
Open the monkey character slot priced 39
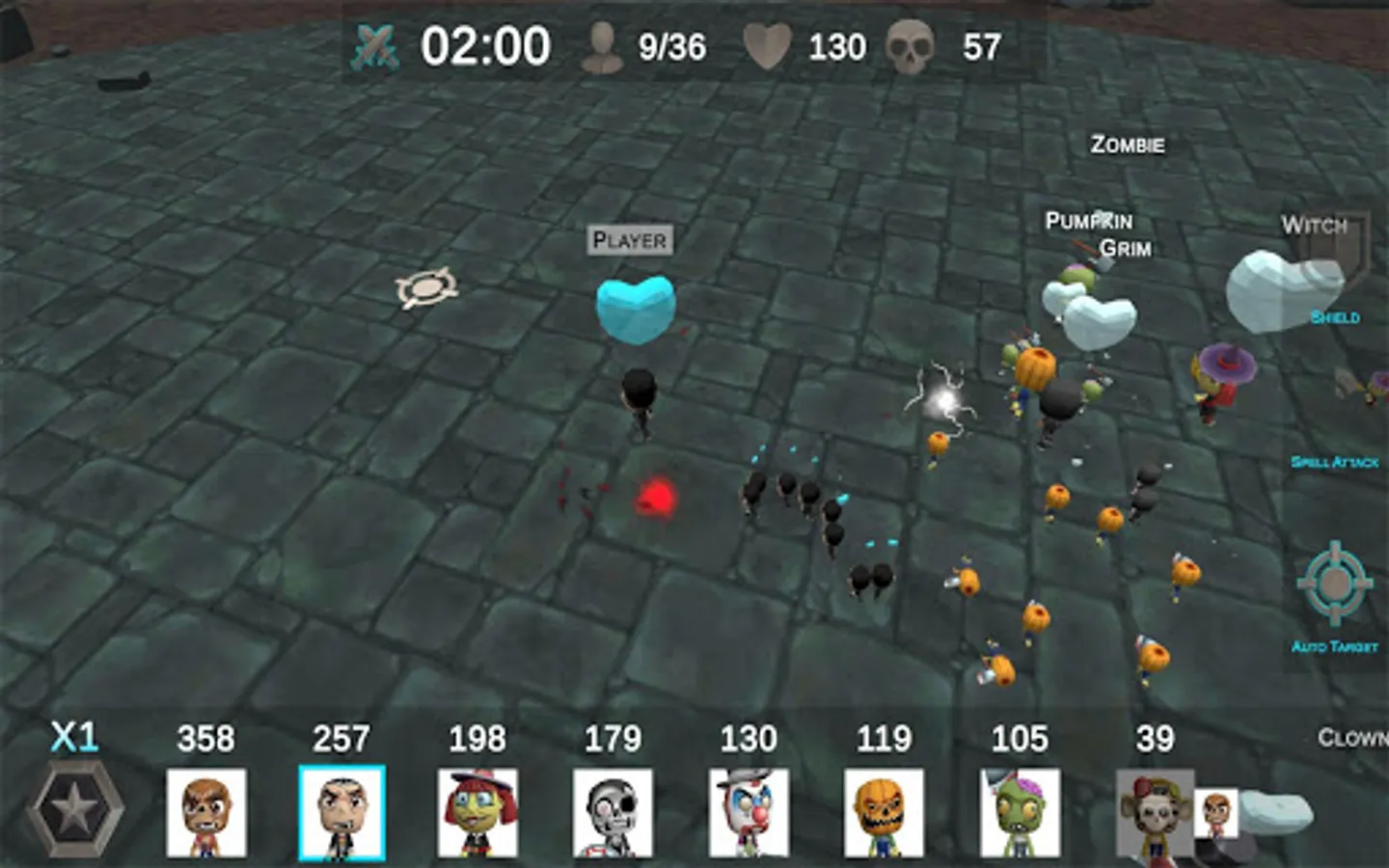coord(1154,813)
